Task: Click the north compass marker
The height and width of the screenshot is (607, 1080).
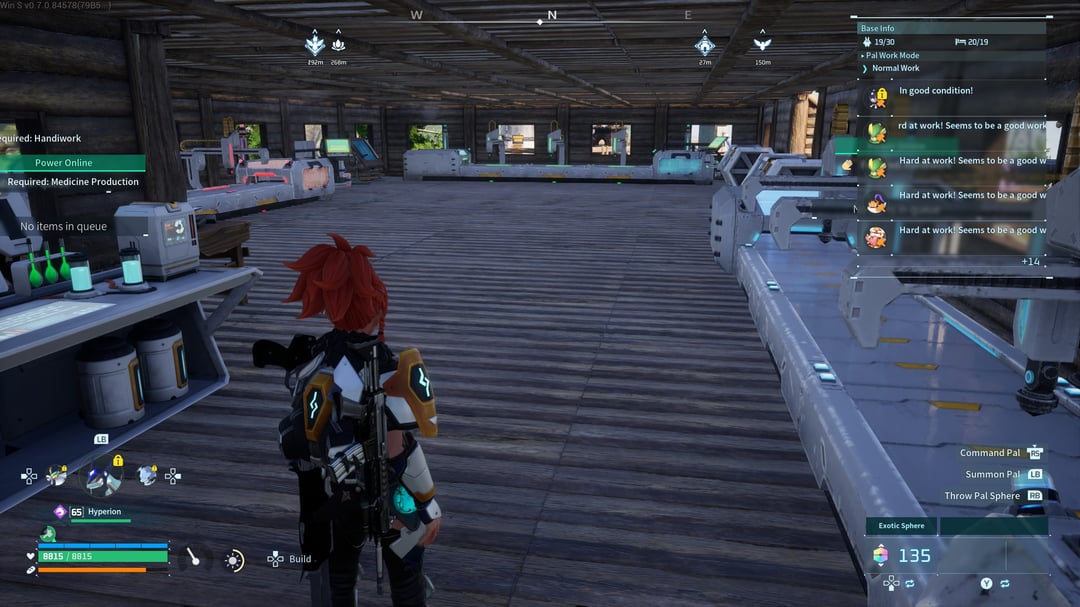Action: pyautogui.click(x=551, y=16)
